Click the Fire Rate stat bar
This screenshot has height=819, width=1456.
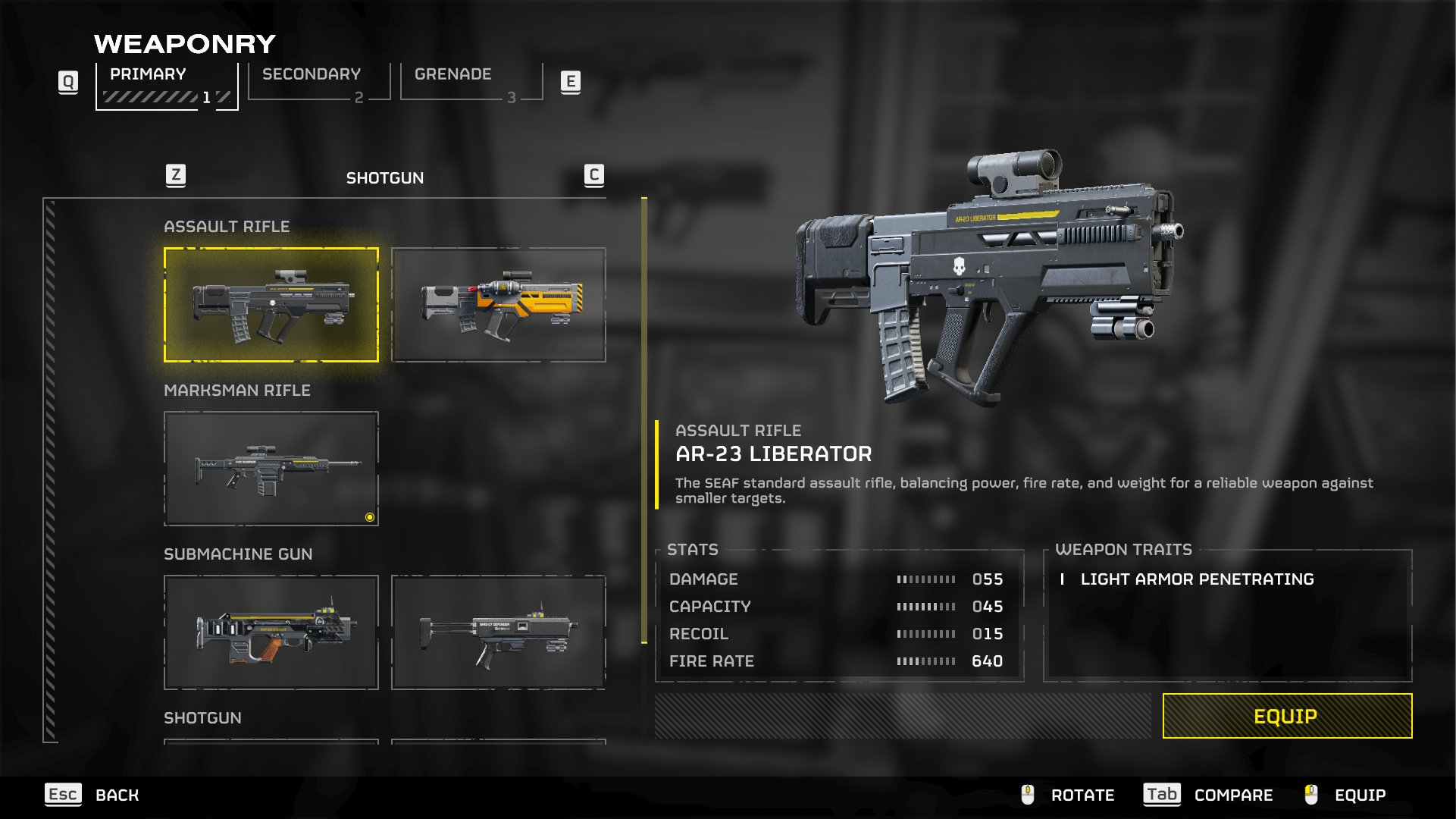pos(925,661)
